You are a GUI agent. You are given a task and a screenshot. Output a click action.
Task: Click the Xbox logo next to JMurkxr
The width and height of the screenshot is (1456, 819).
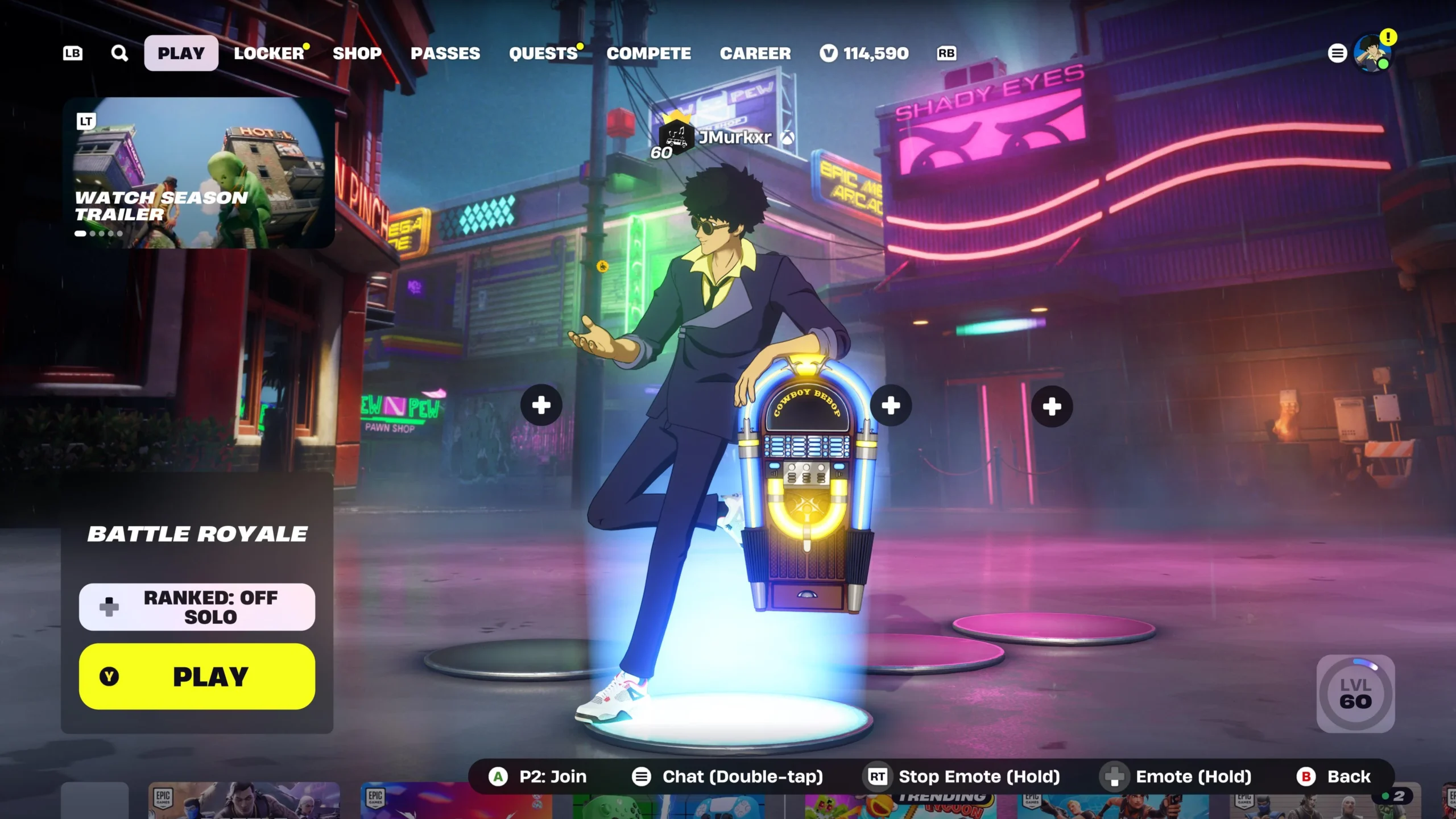pos(788,137)
